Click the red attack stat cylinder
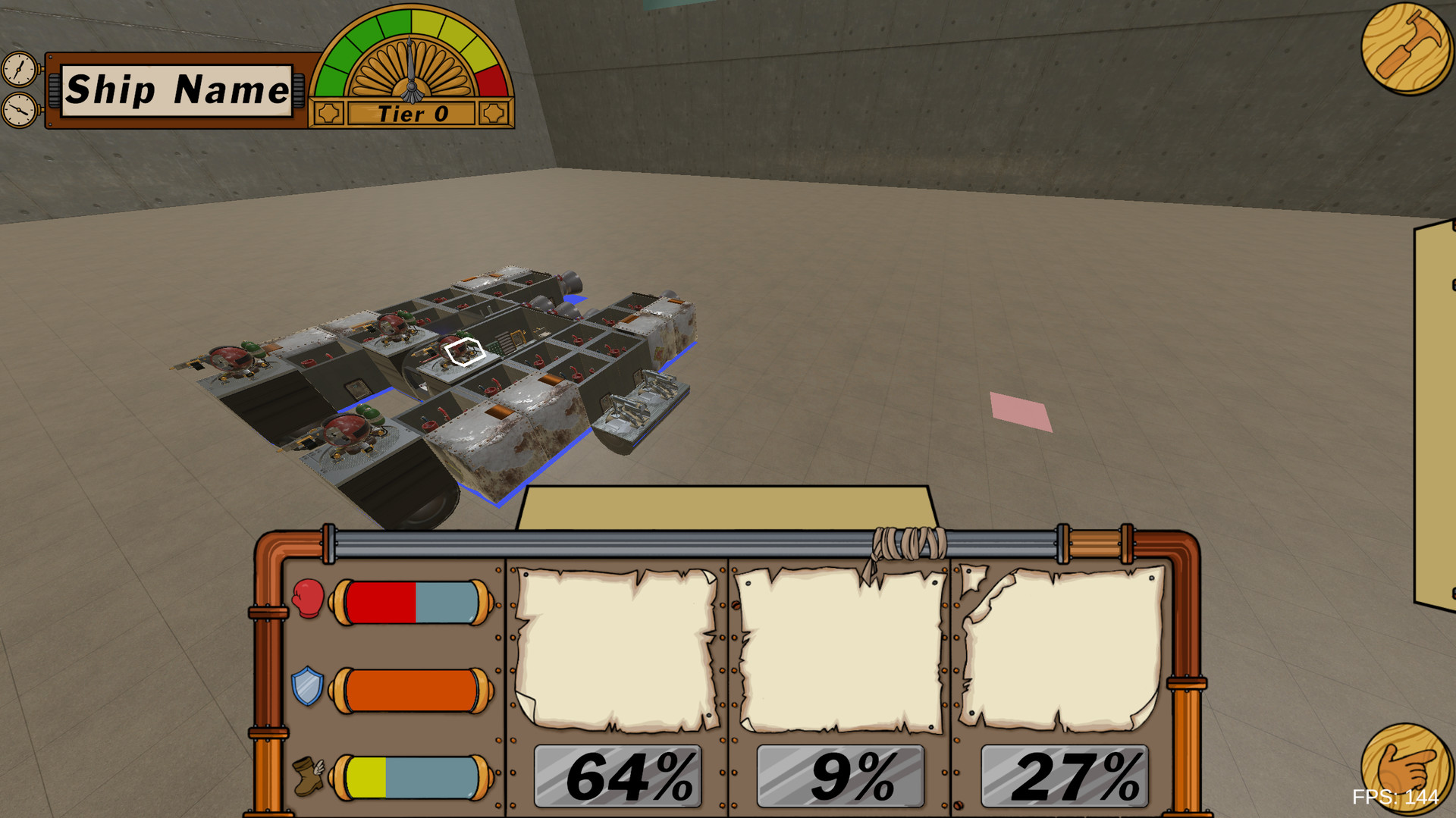1456x818 pixels. 412,601
